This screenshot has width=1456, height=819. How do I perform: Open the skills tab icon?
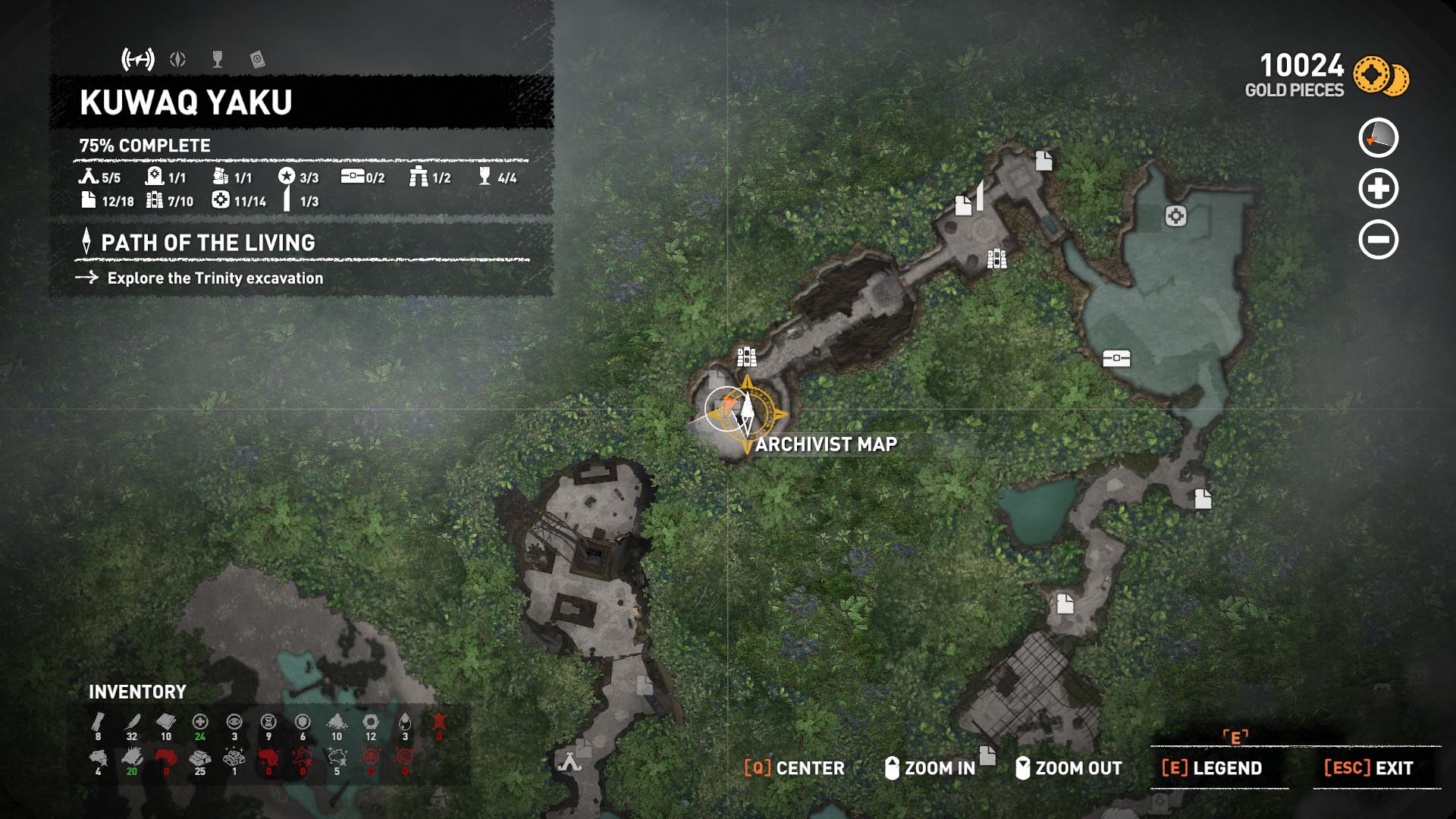[x=177, y=59]
